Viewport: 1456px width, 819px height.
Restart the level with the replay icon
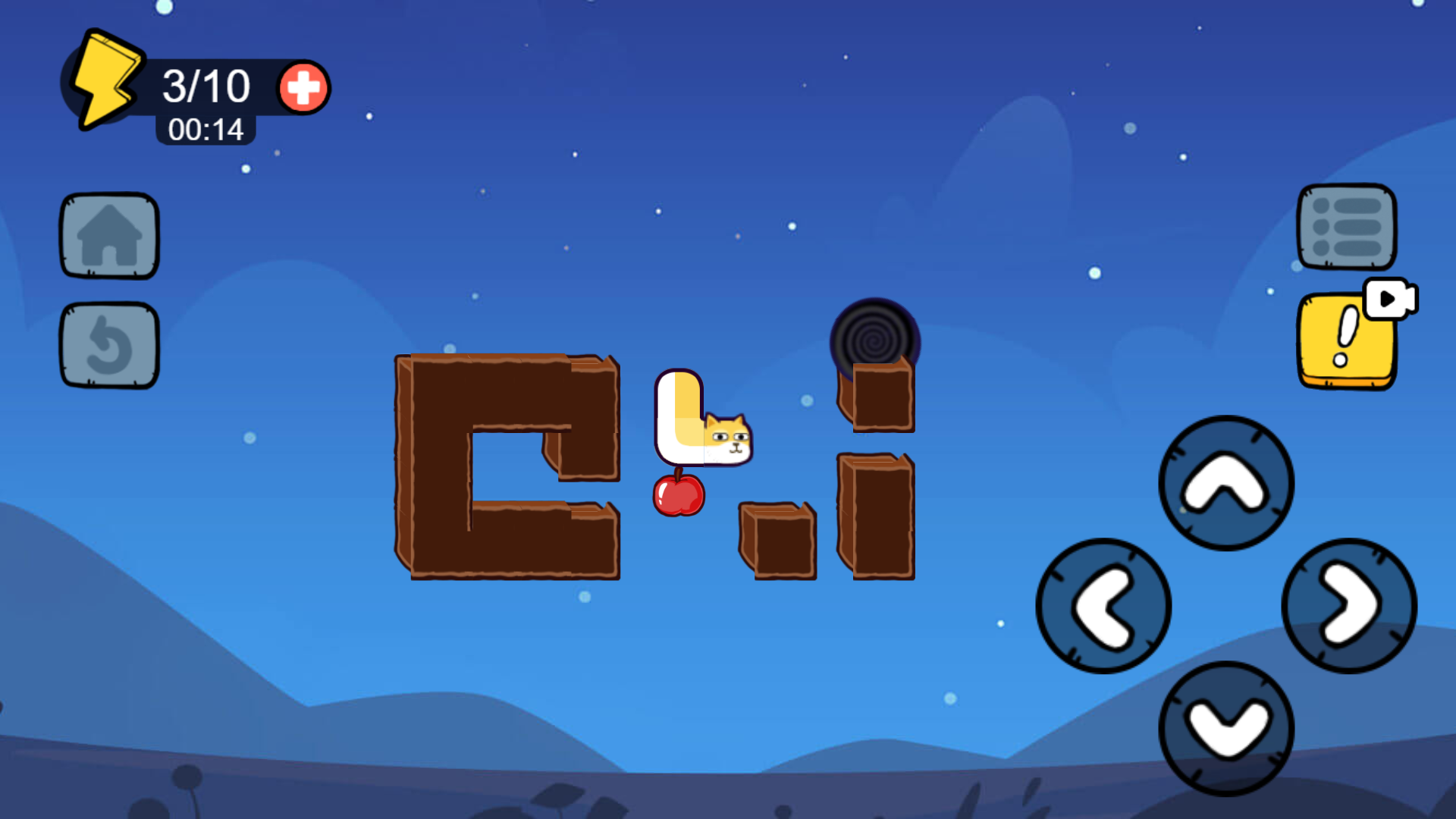[x=108, y=344]
